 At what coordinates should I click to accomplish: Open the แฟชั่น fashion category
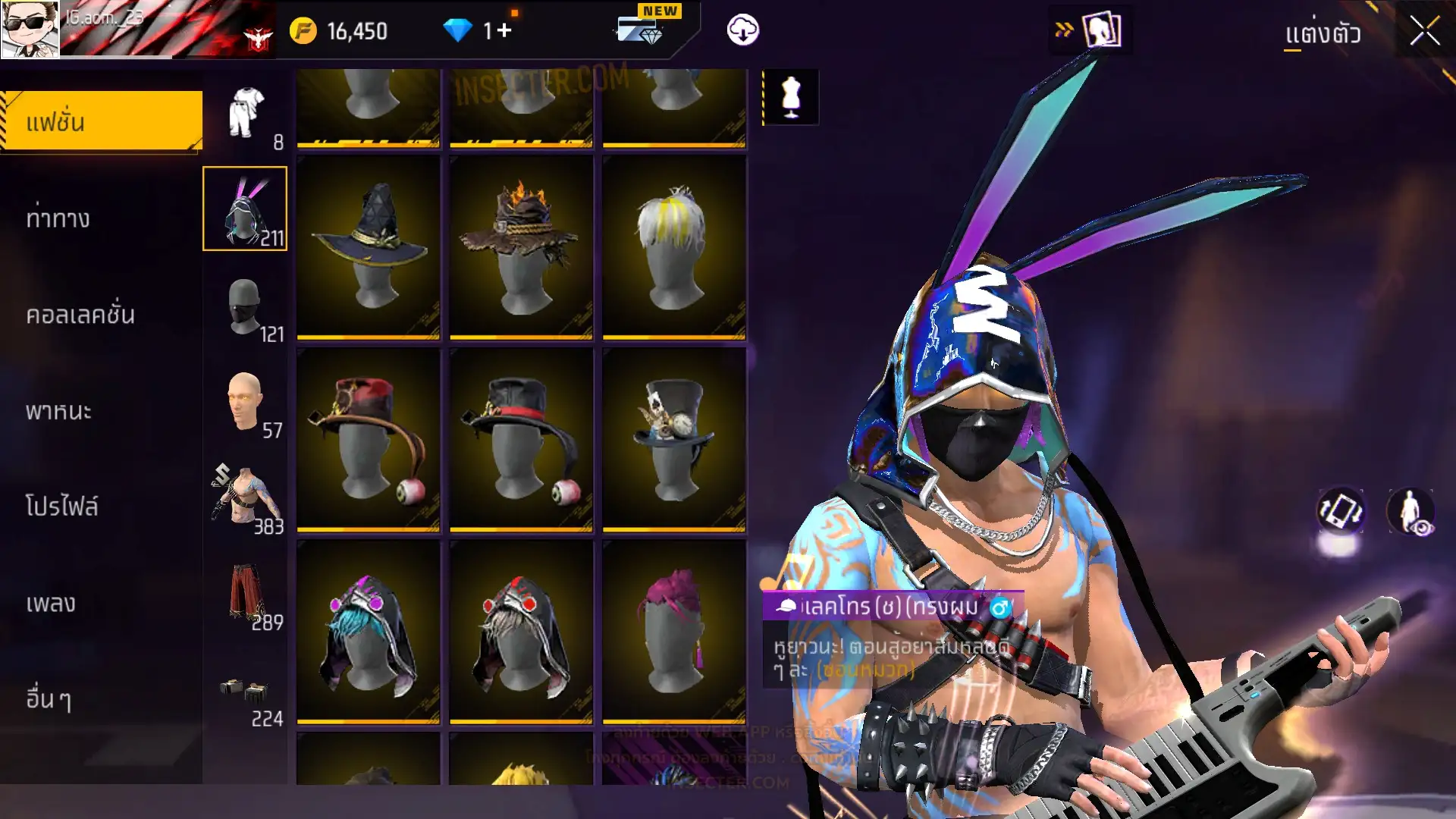coord(102,121)
